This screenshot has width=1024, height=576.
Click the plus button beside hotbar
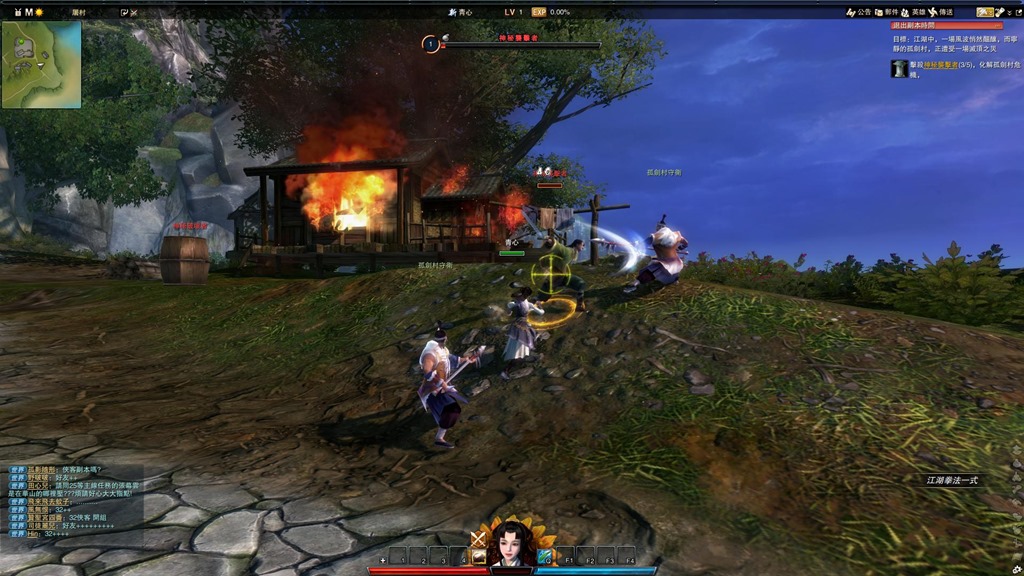(383, 561)
